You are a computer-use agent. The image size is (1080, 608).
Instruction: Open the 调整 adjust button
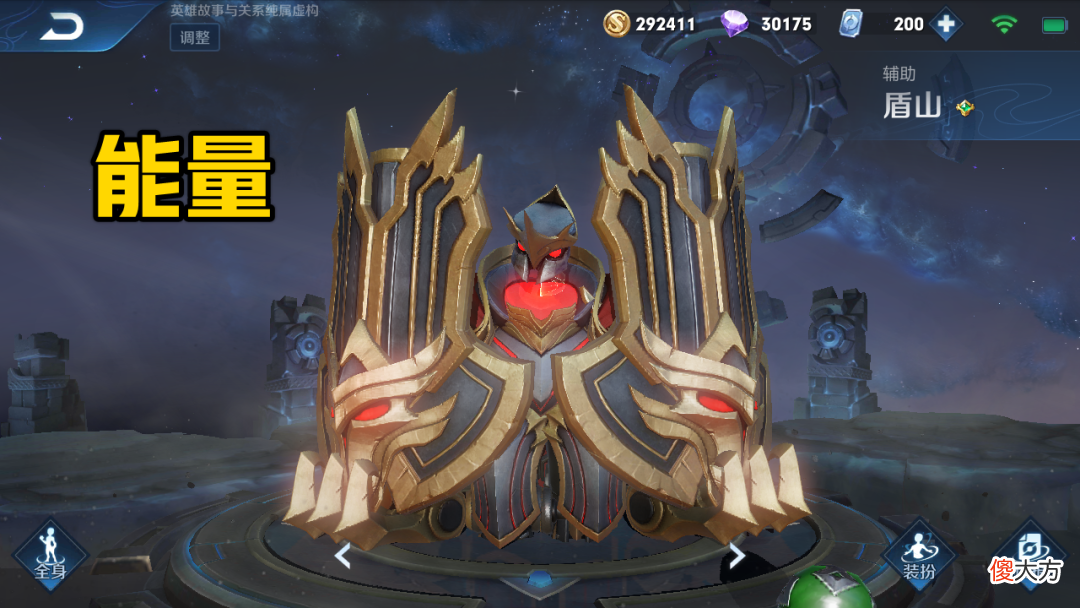coord(195,37)
